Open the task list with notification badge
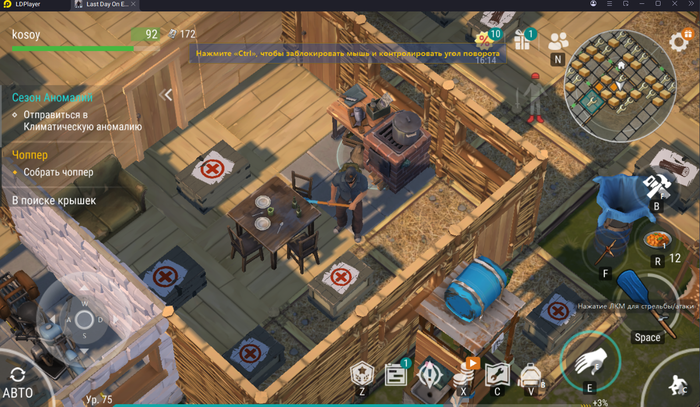700x407 pixels. click(396, 376)
